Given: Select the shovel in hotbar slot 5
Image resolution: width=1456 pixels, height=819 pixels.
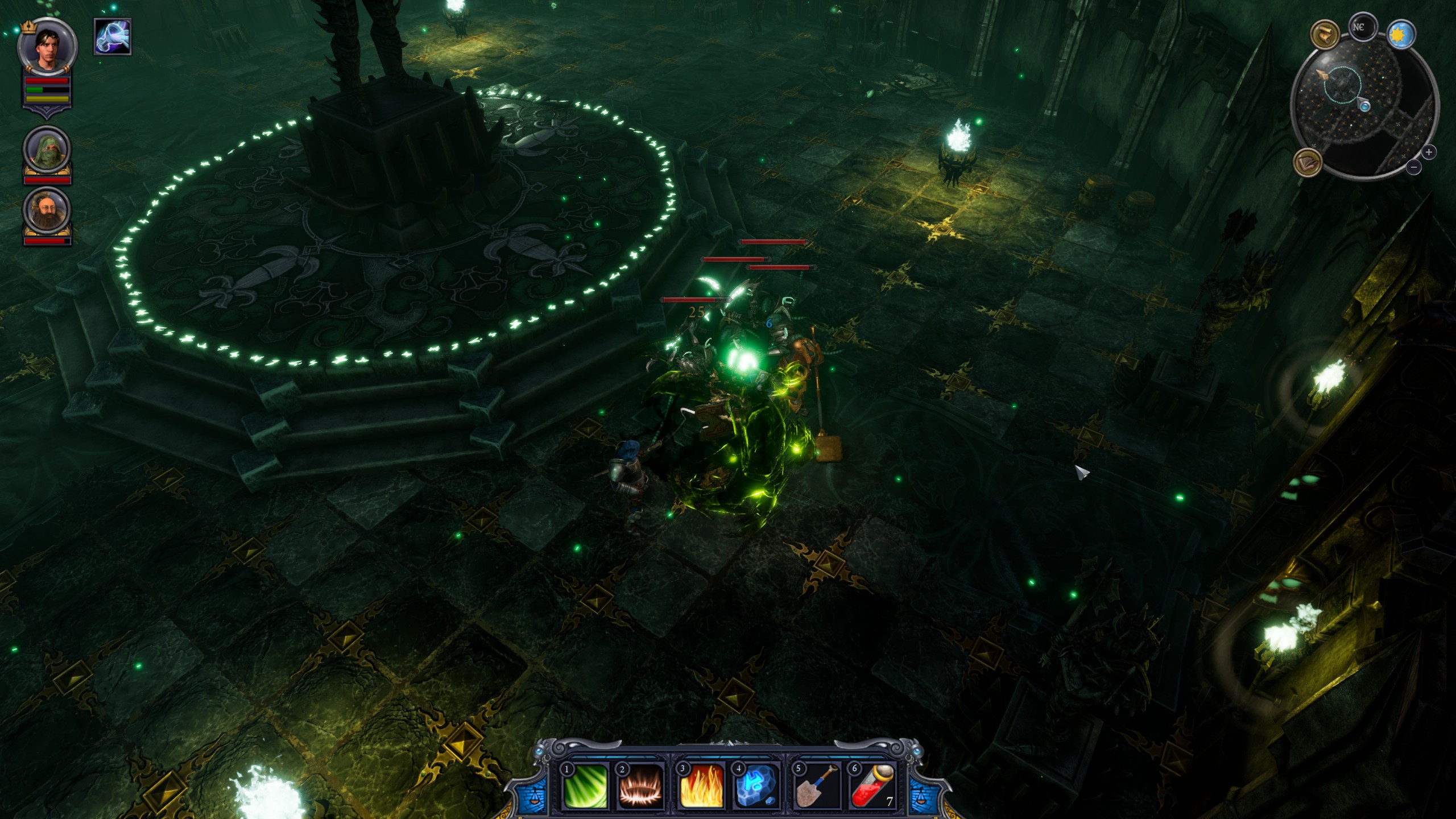Looking at the screenshot, I should pos(817,786).
